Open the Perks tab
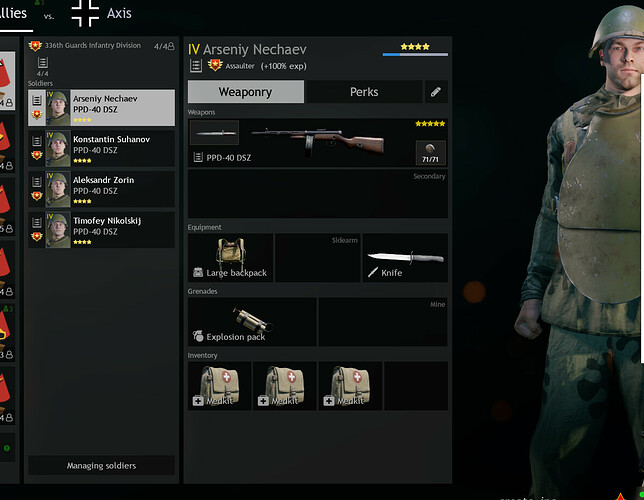The height and width of the screenshot is (500, 644). [x=364, y=92]
